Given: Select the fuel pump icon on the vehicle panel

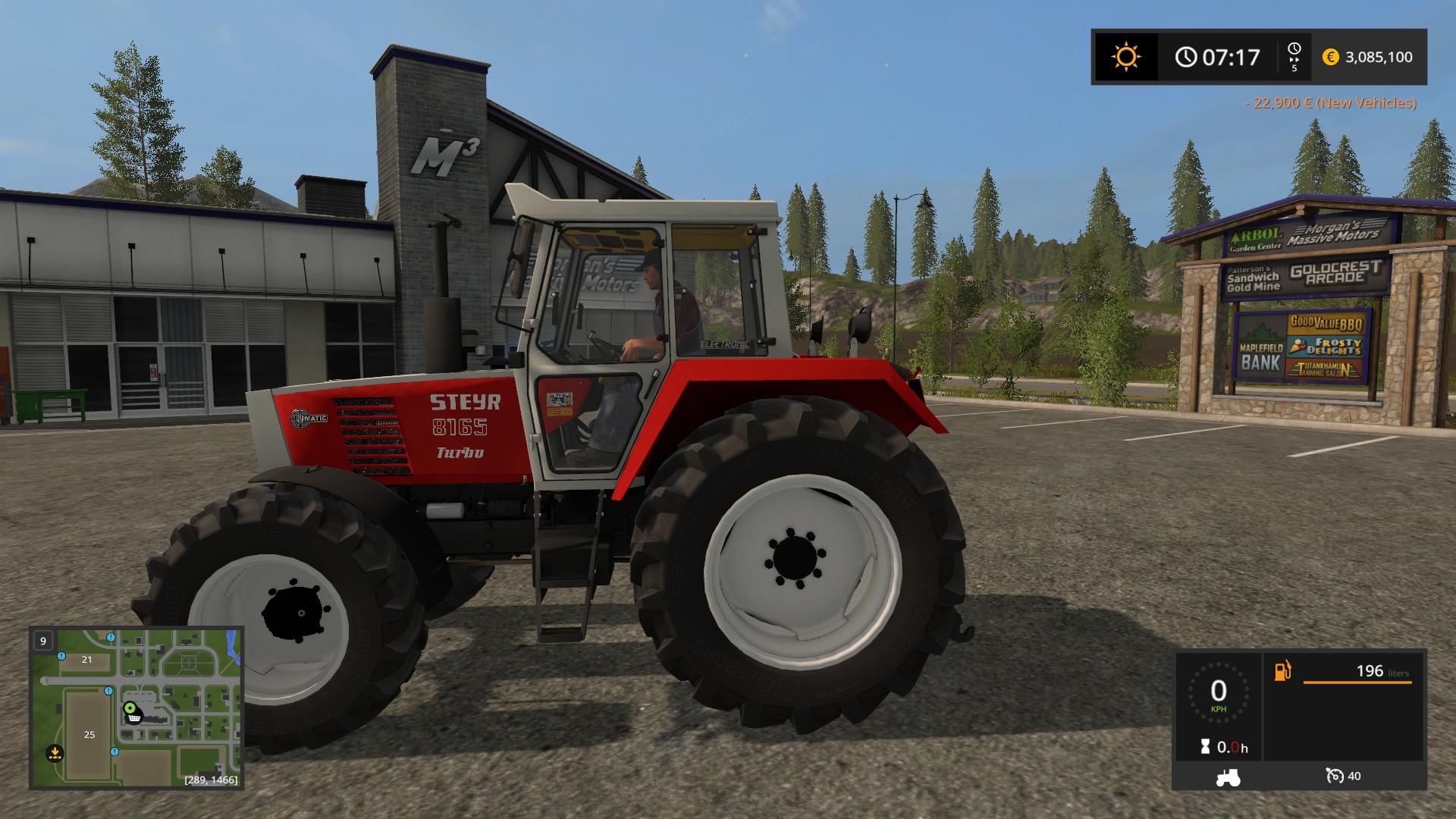Looking at the screenshot, I should [x=1282, y=670].
